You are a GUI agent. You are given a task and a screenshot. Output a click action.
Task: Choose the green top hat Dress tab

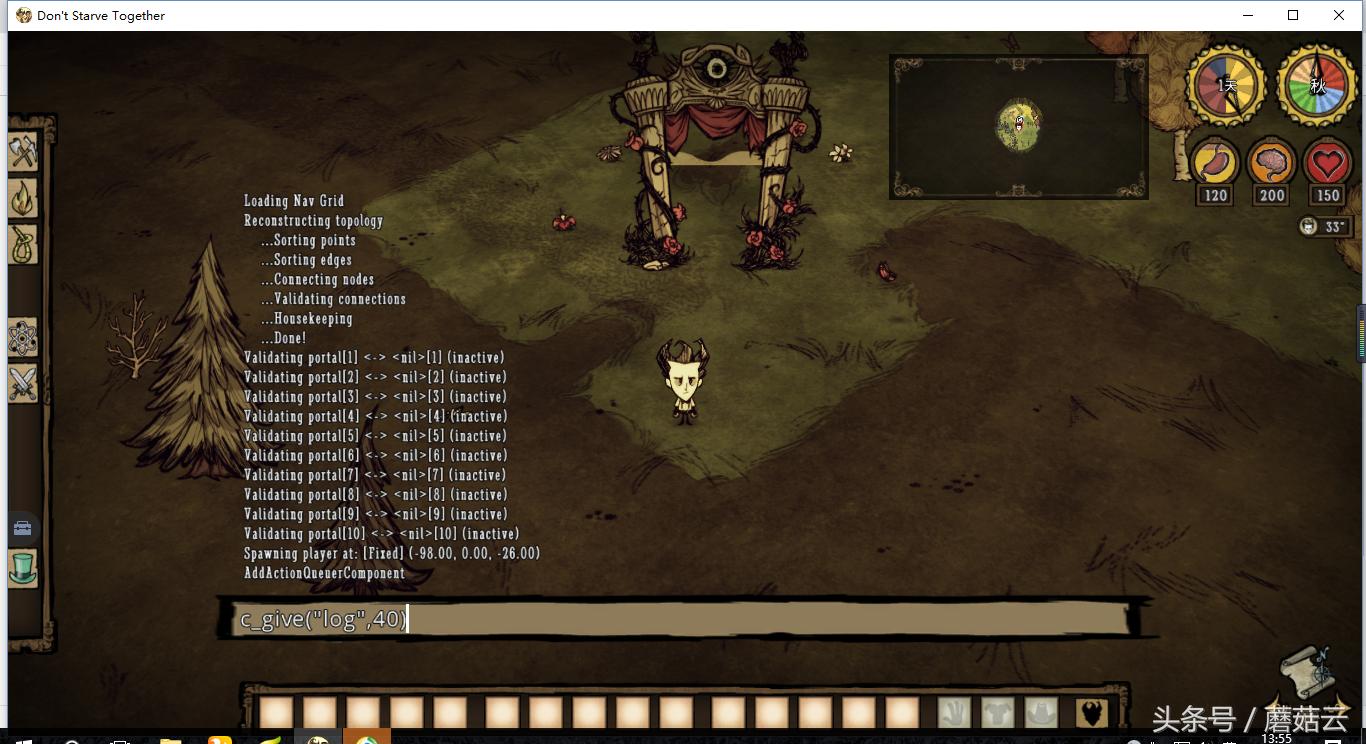coord(23,568)
